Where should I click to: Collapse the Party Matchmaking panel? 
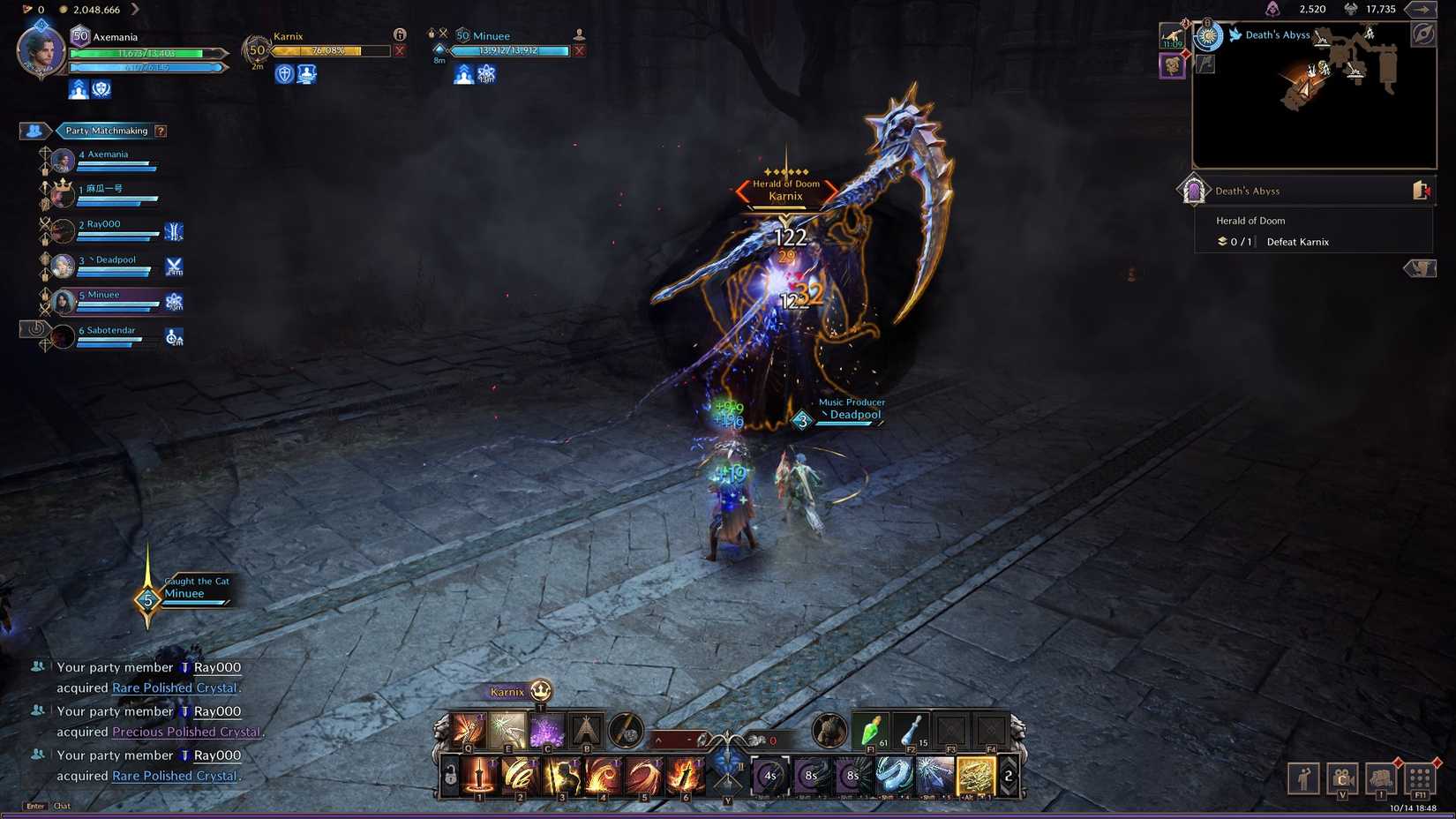pos(33,131)
